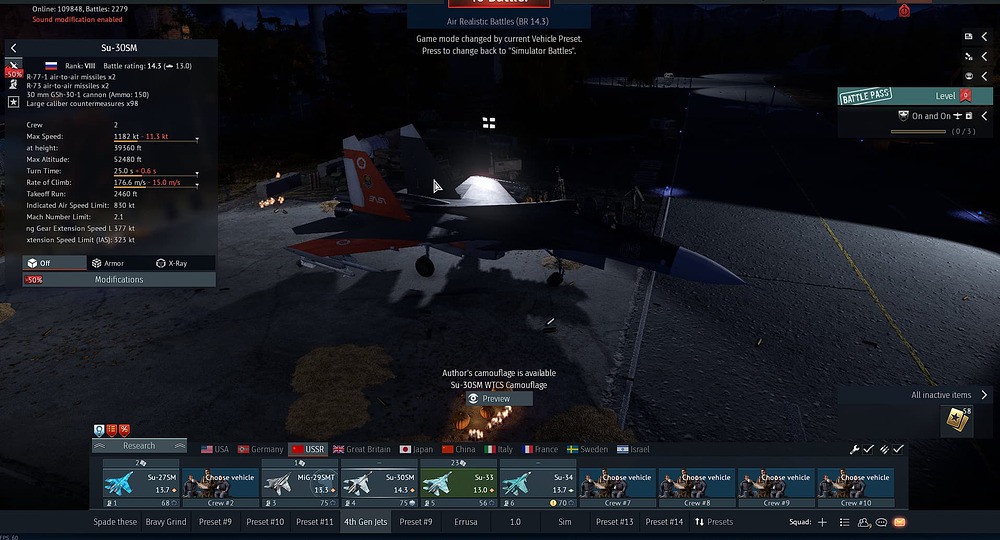Choose the Su-34 vehicle slot
Screen dimensions: 1000x540
coord(538,485)
